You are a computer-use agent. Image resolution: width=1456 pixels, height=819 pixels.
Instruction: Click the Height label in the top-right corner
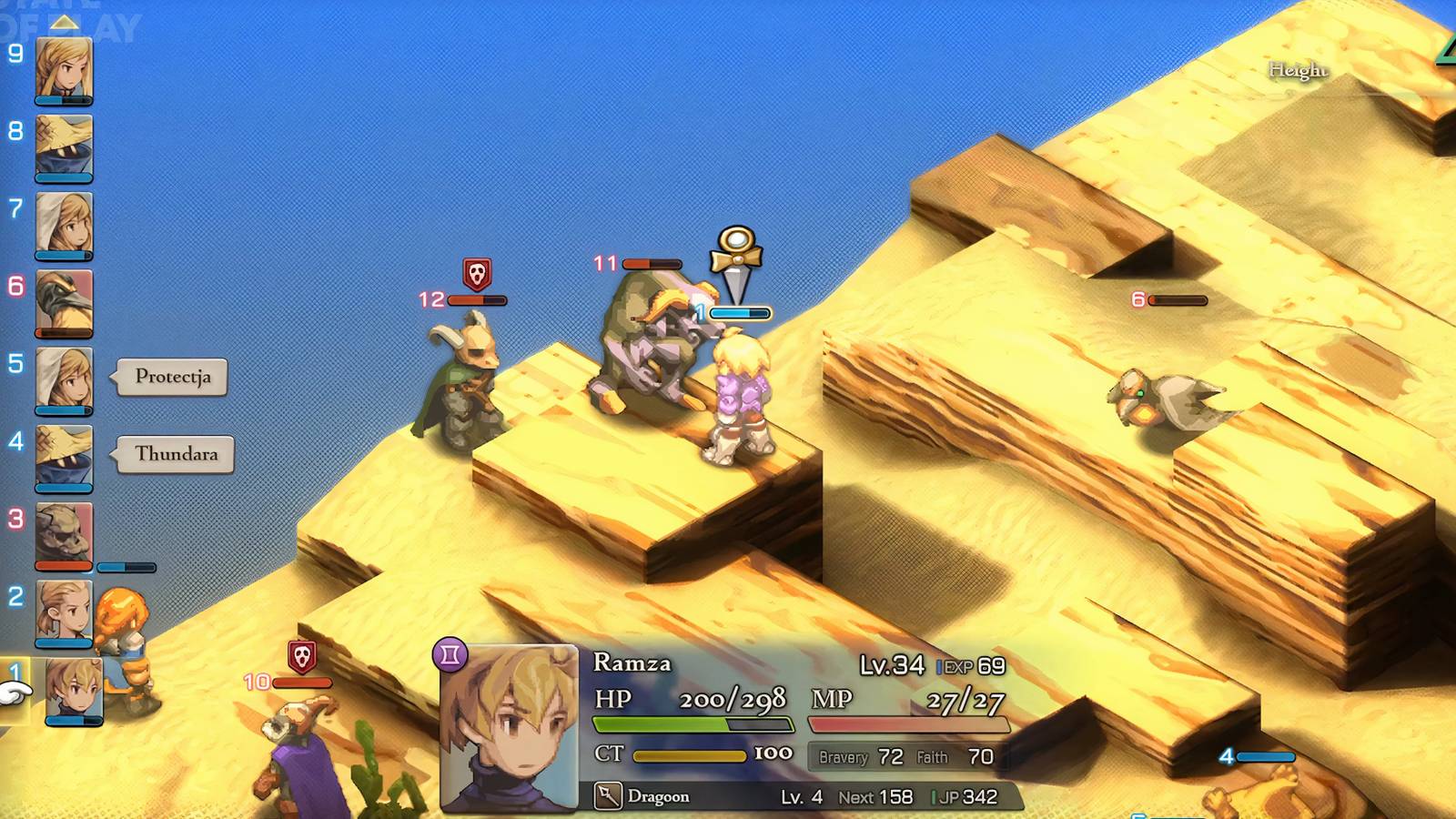pos(1299,68)
